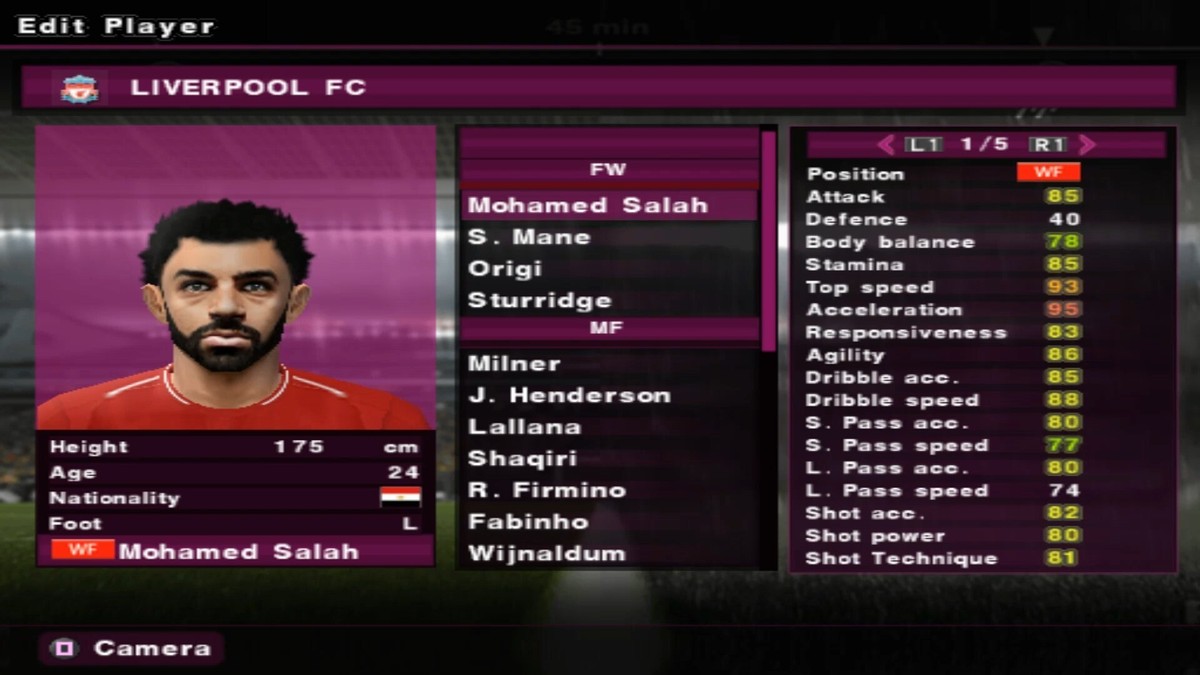Image resolution: width=1200 pixels, height=675 pixels.
Task: Select Wijnaldum in the player list
Action: [546, 553]
